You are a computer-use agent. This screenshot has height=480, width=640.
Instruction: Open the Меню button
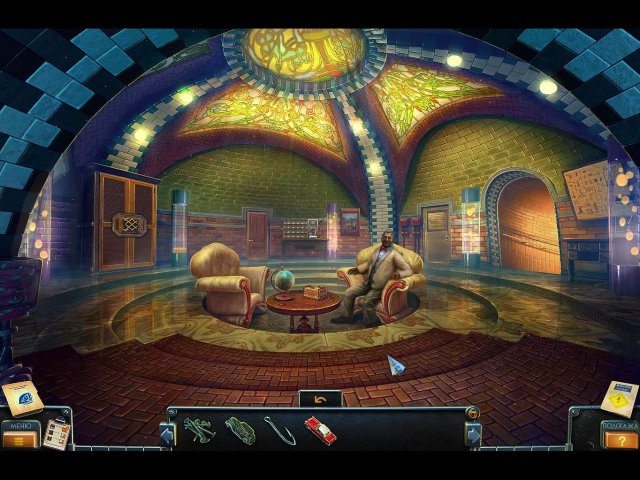click(x=19, y=437)
